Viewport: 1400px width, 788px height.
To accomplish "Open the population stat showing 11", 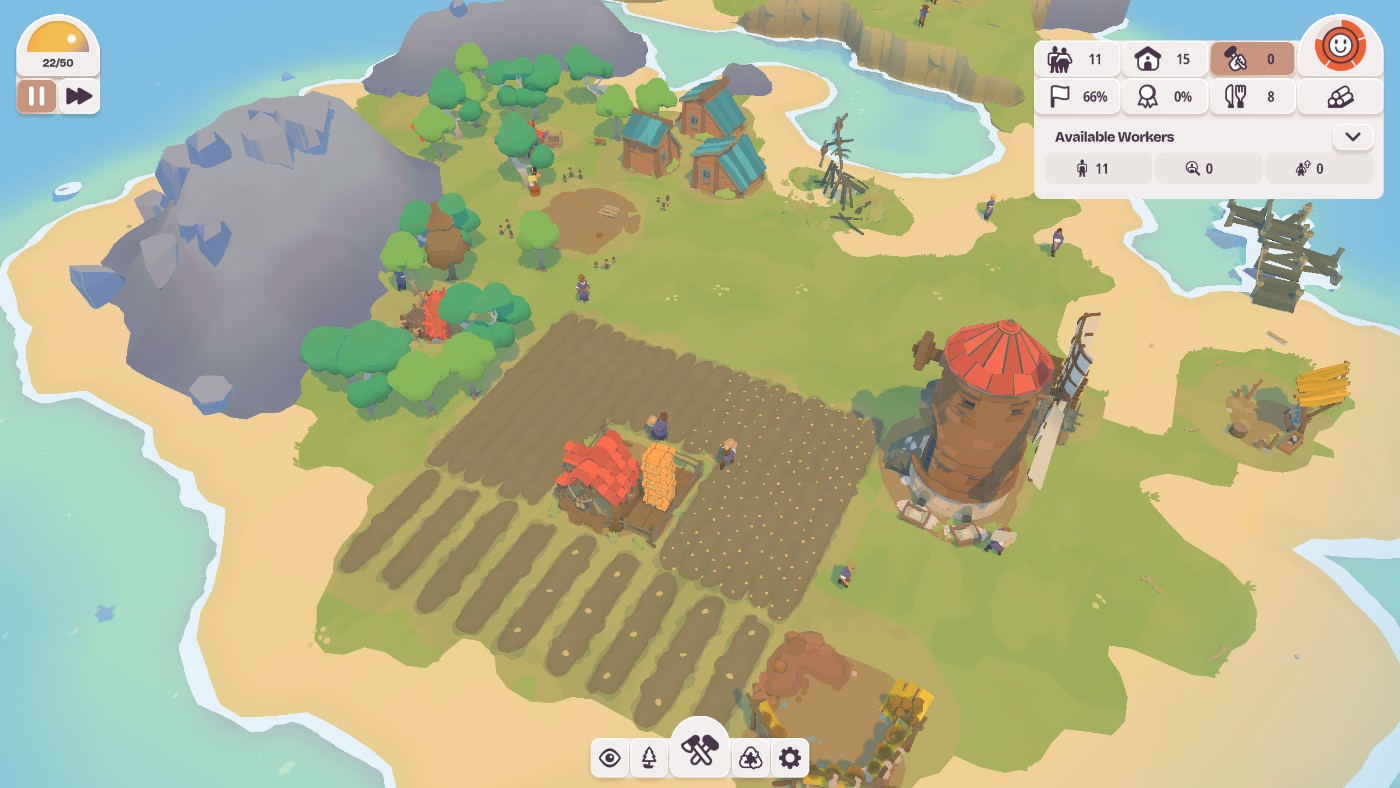I will point(1077,59).
